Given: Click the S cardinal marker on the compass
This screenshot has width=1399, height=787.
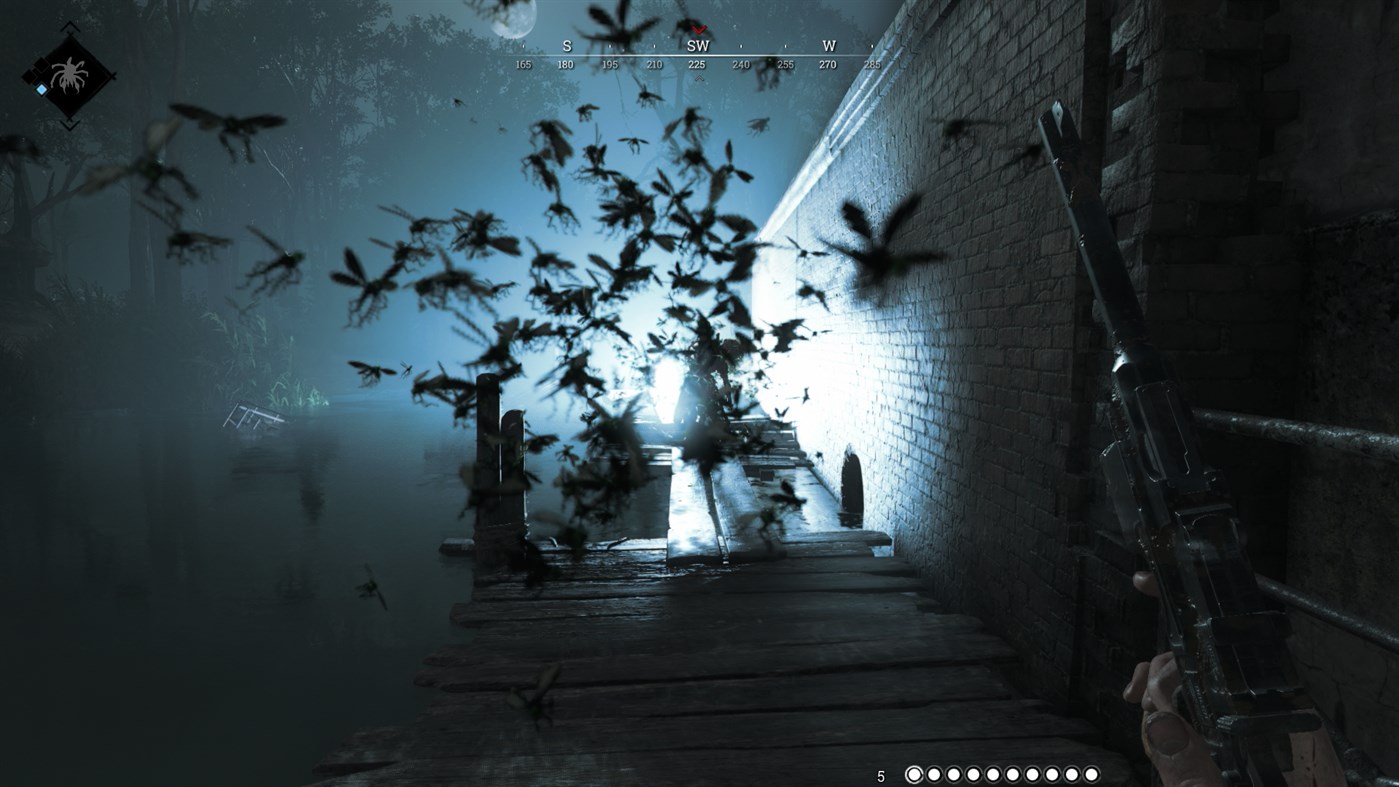Looking at the screenshot, I should pyautogui.click(x=565, y=45).
